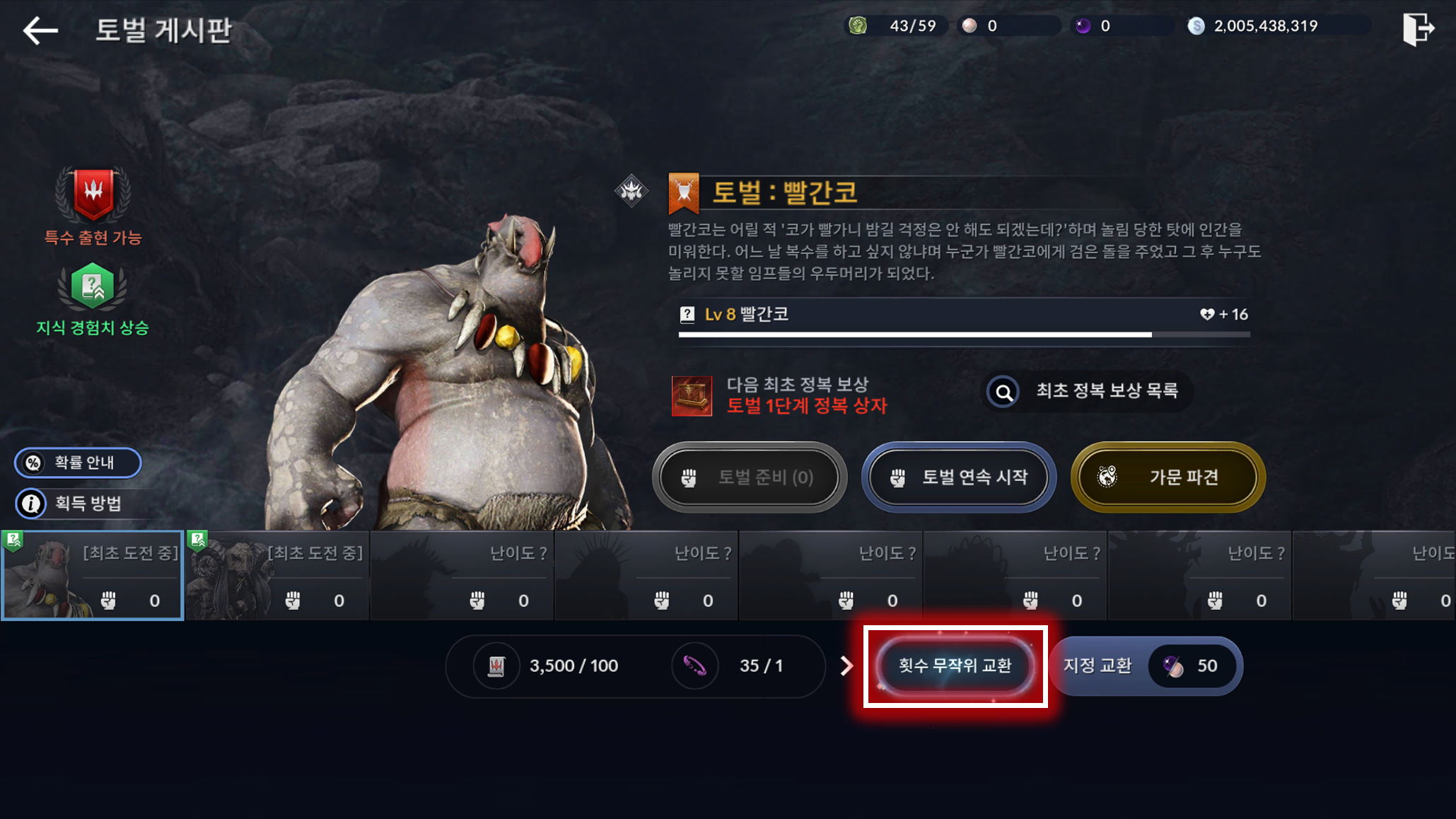The width and height of the screenshot is (1456, 819).
Task: View the 토벌 1단계 정복 상자 reward chest
Action: (x=692, y=395)
